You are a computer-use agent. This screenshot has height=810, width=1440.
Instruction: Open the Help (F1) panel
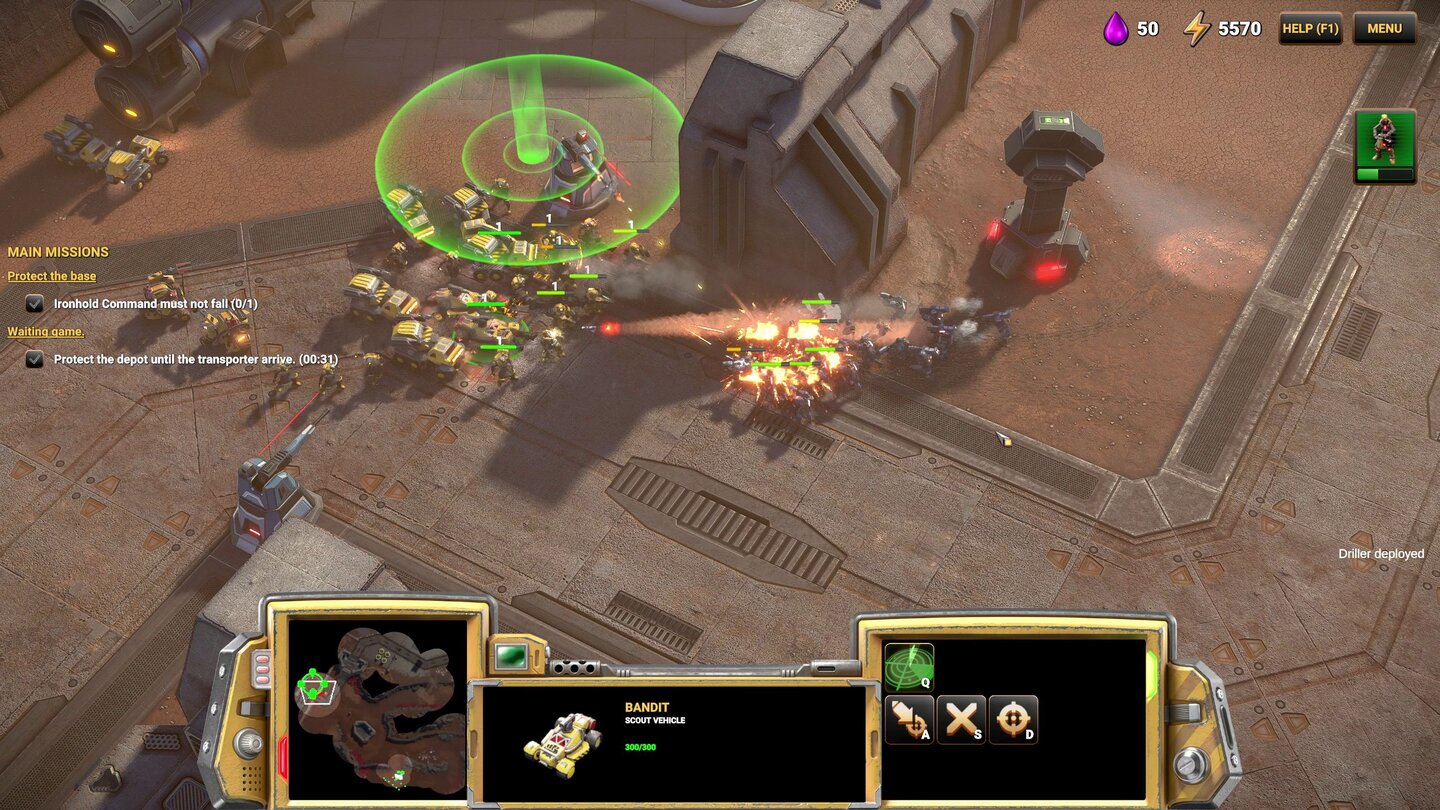(x=1310, y=28)
